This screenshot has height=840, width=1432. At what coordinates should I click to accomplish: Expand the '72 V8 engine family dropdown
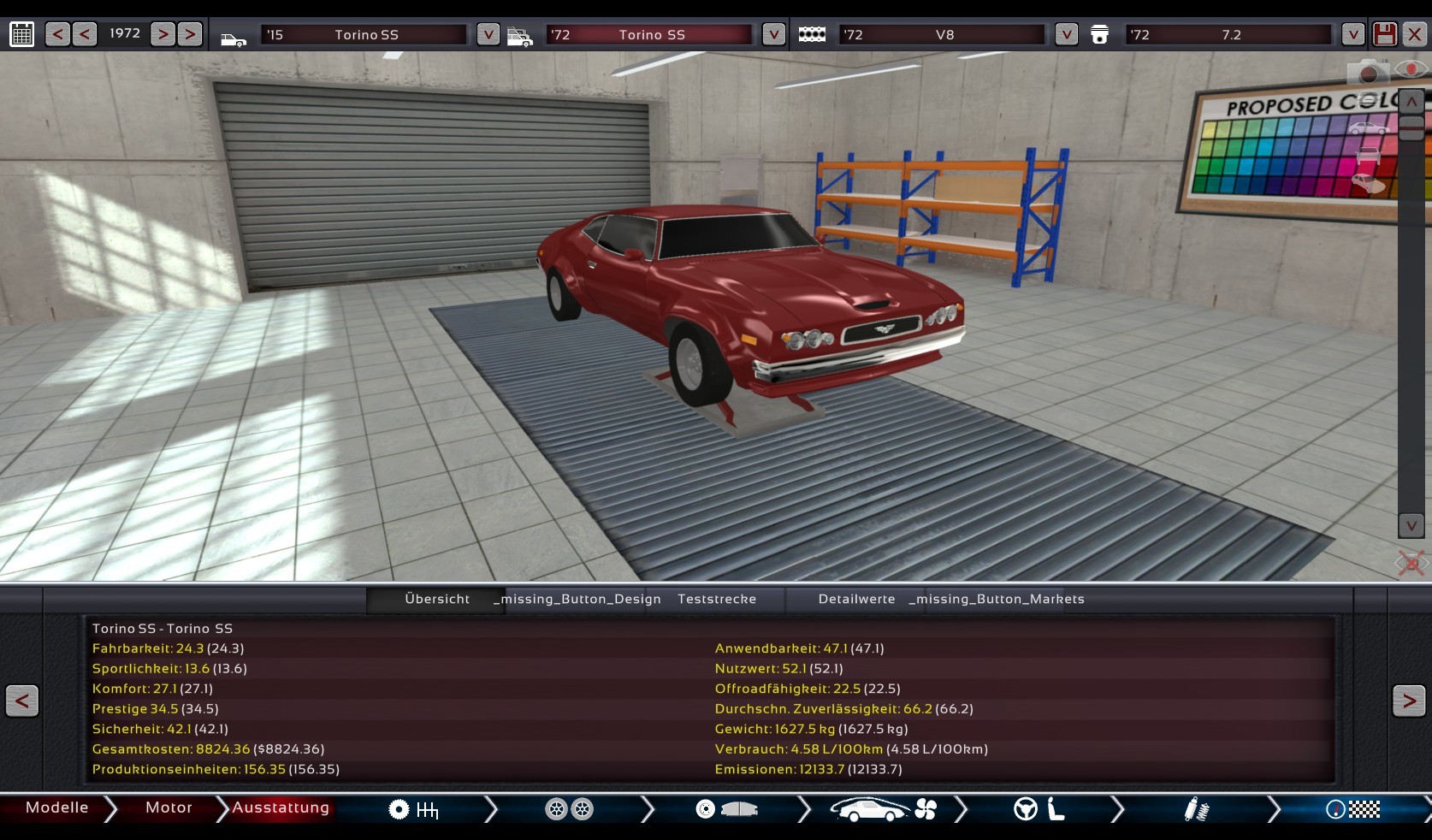pos(1066,34)
